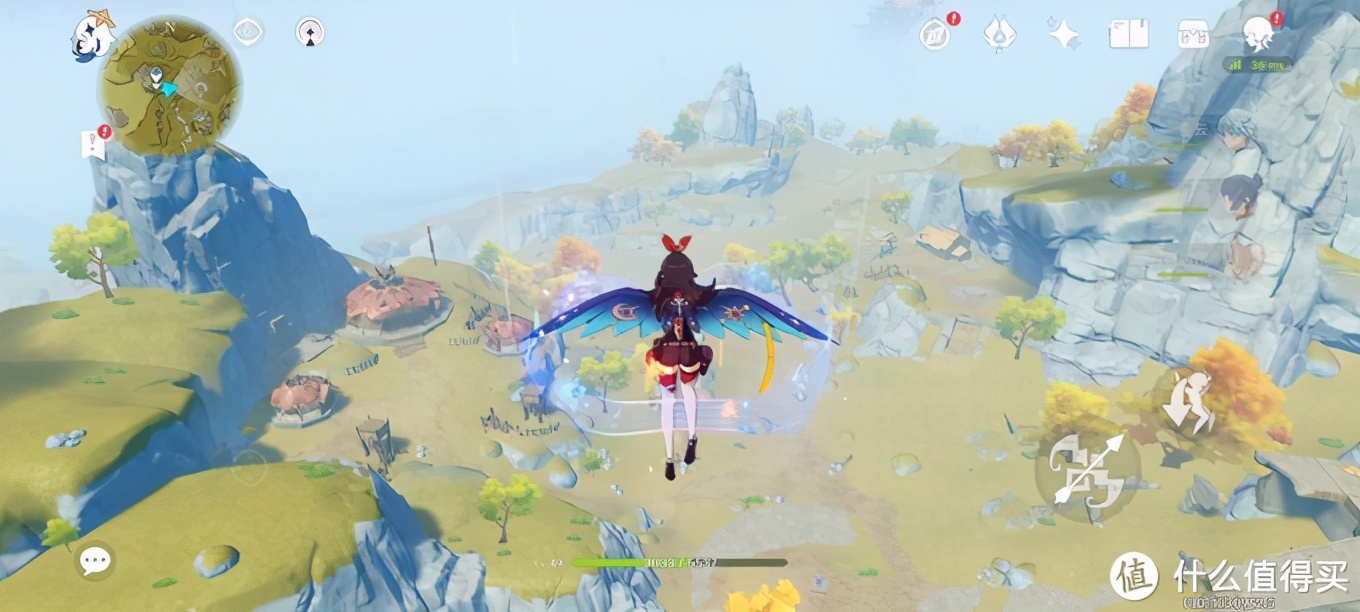Open the Wish star icon

[x=1063, y=34]
